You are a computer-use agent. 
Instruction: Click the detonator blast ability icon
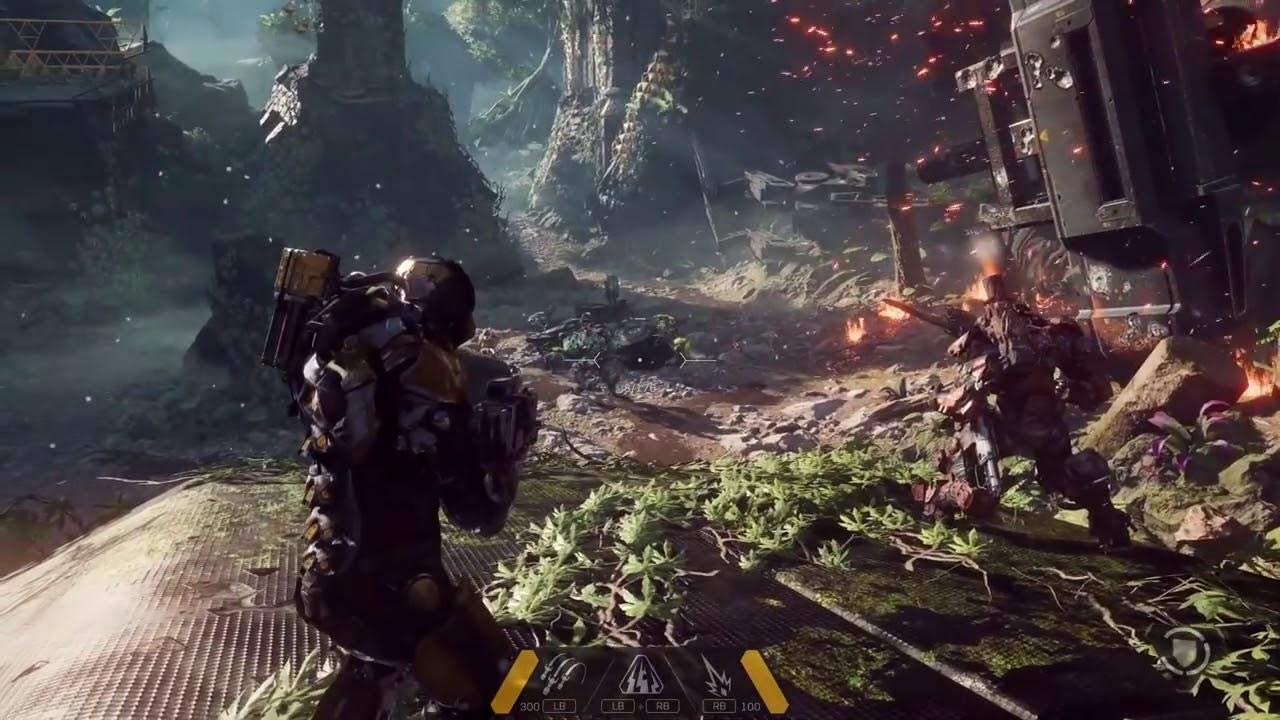(x=718, y=674)
